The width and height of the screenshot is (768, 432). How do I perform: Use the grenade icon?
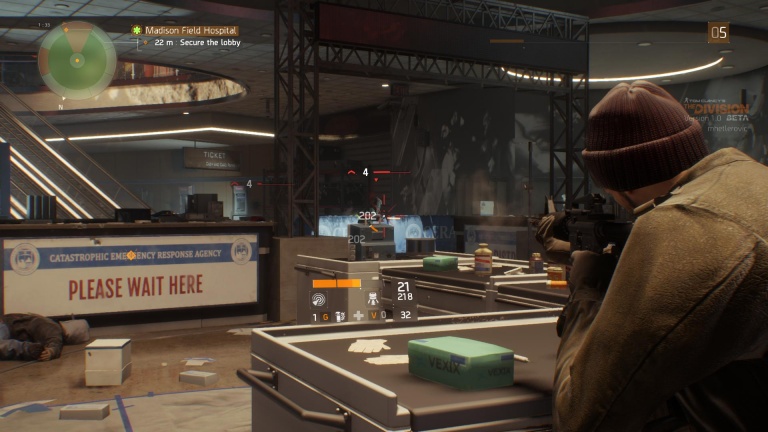(341, 316)
